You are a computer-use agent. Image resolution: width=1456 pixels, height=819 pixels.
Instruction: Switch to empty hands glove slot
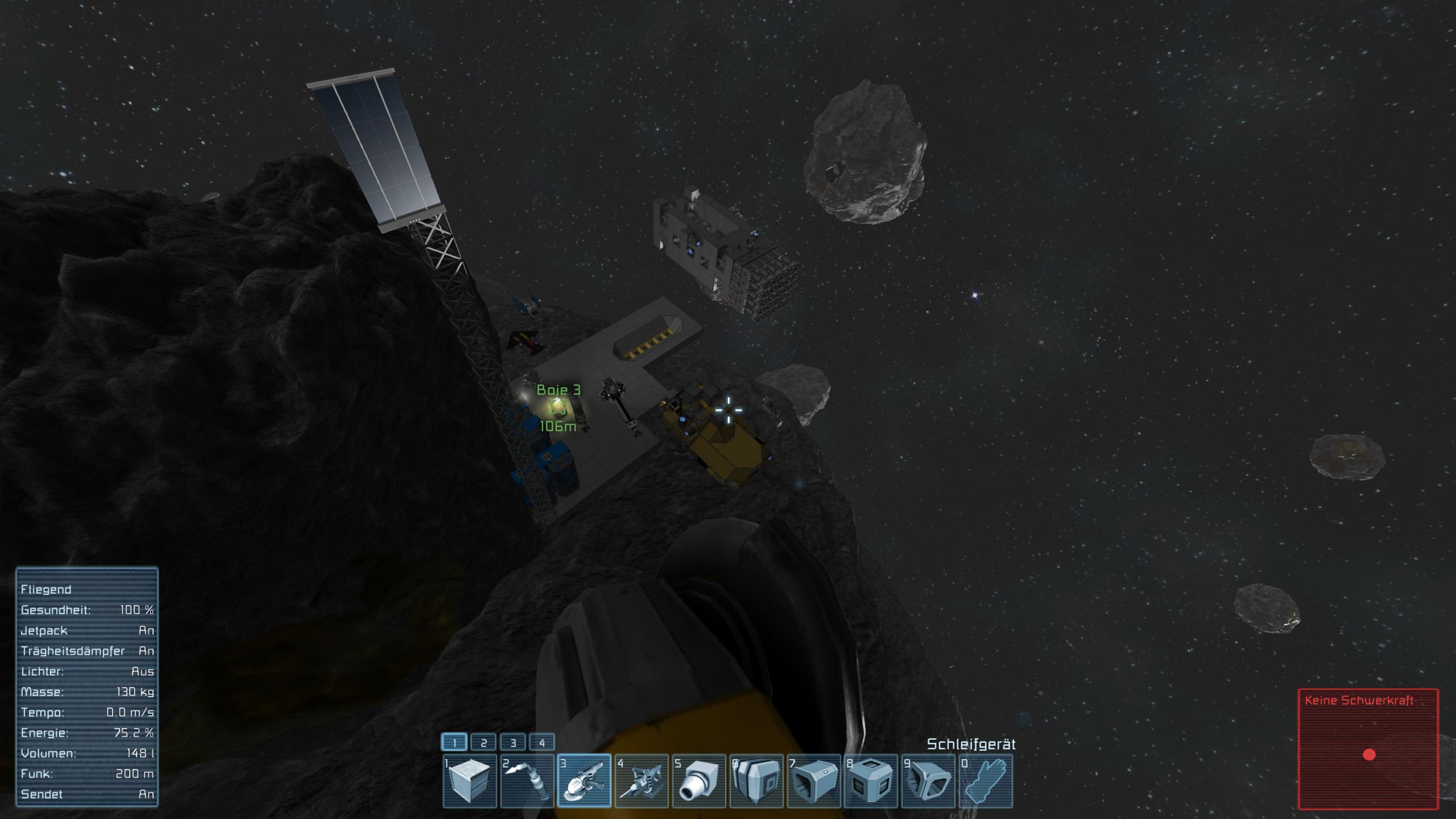point(986,780)
